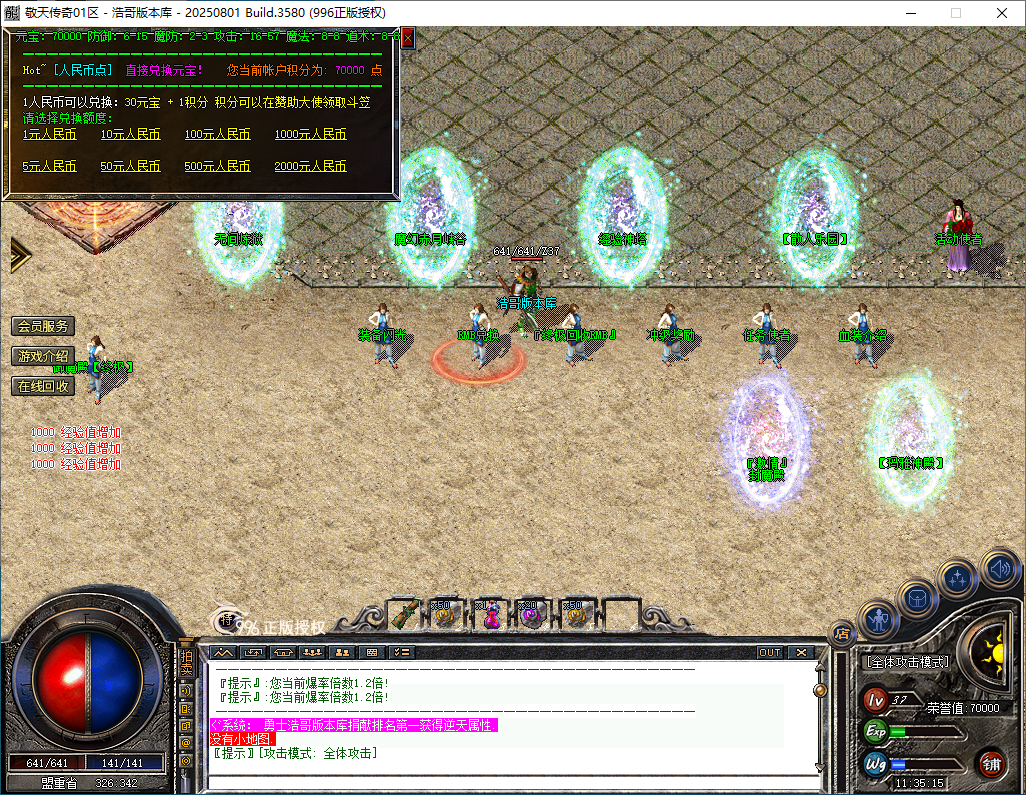1026x795 pixels.
Task: Choose the 1000元人民币 exchange option
Action: (310, 134)
